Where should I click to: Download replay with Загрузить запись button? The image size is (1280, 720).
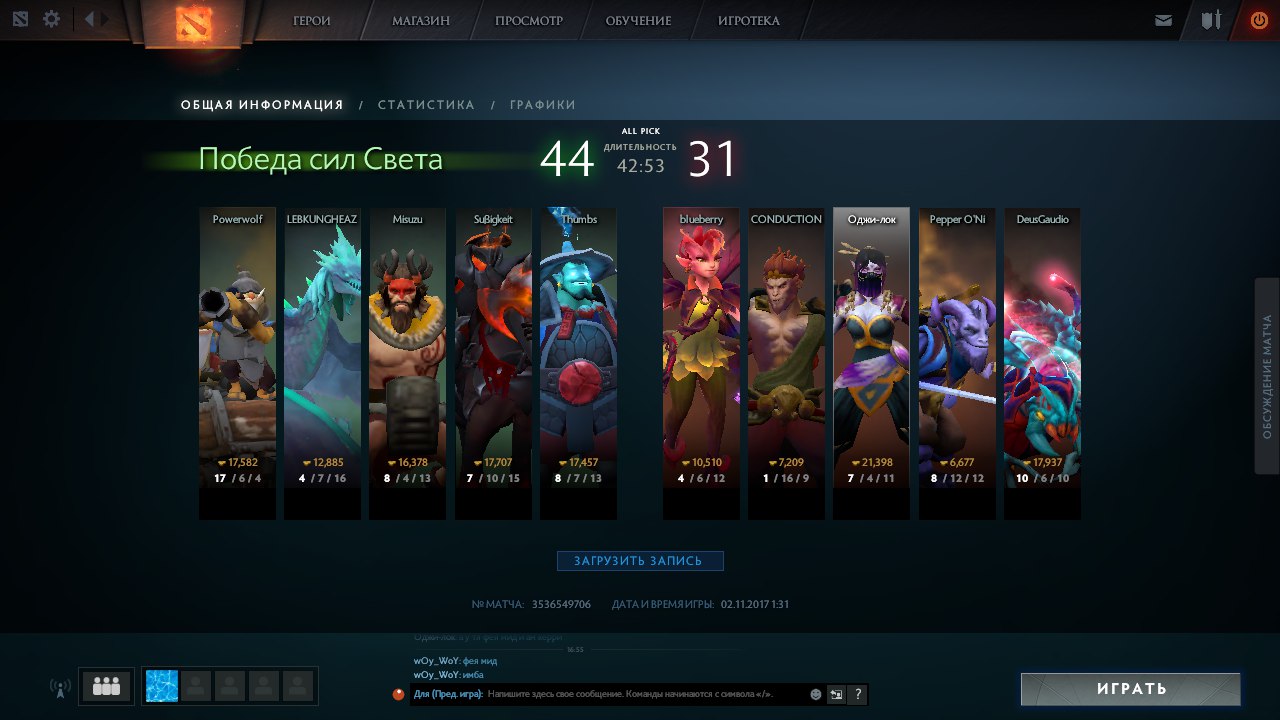tap(640, 561)
